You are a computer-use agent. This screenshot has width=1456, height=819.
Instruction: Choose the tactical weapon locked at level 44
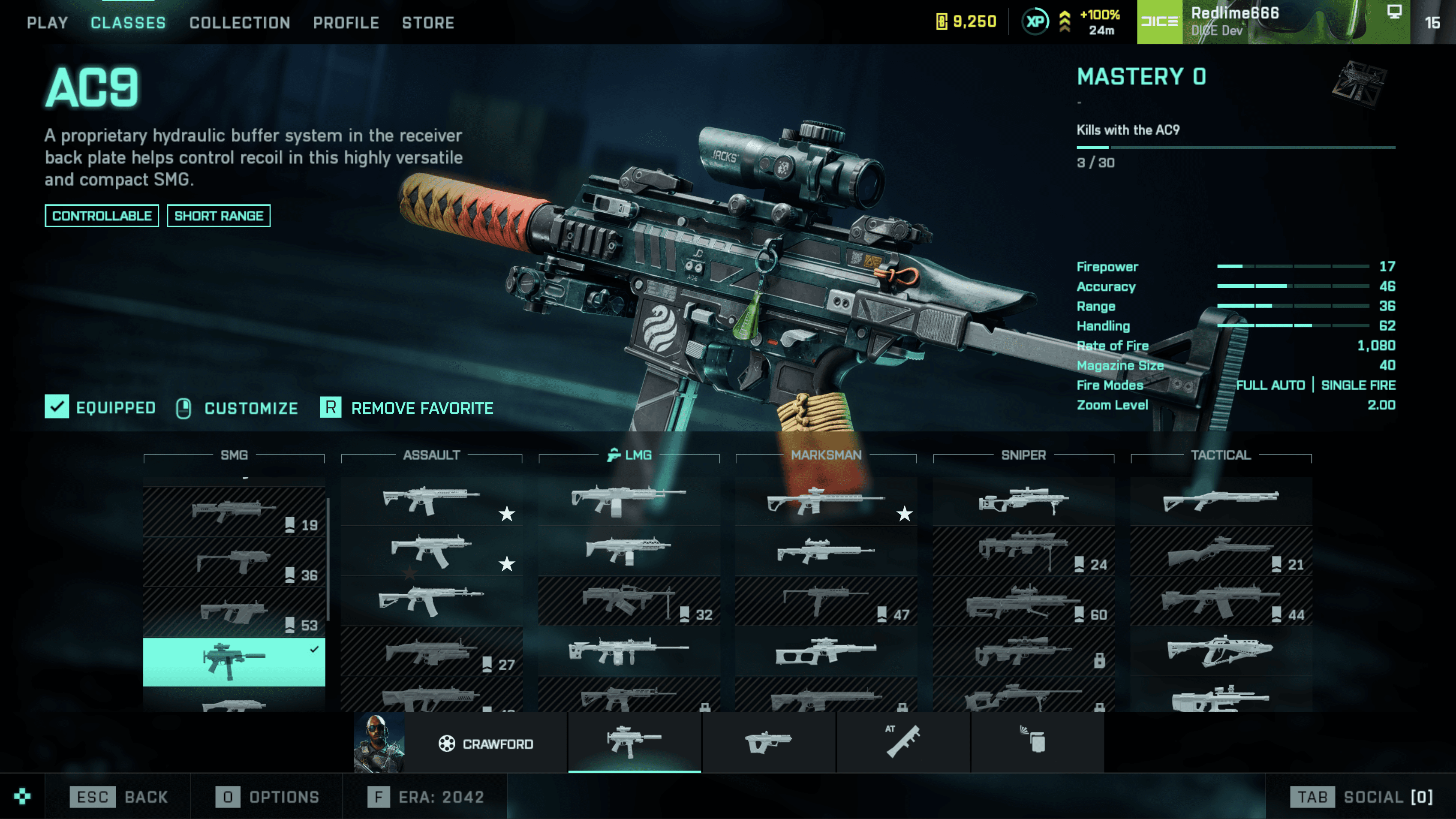coord(1220,601)
